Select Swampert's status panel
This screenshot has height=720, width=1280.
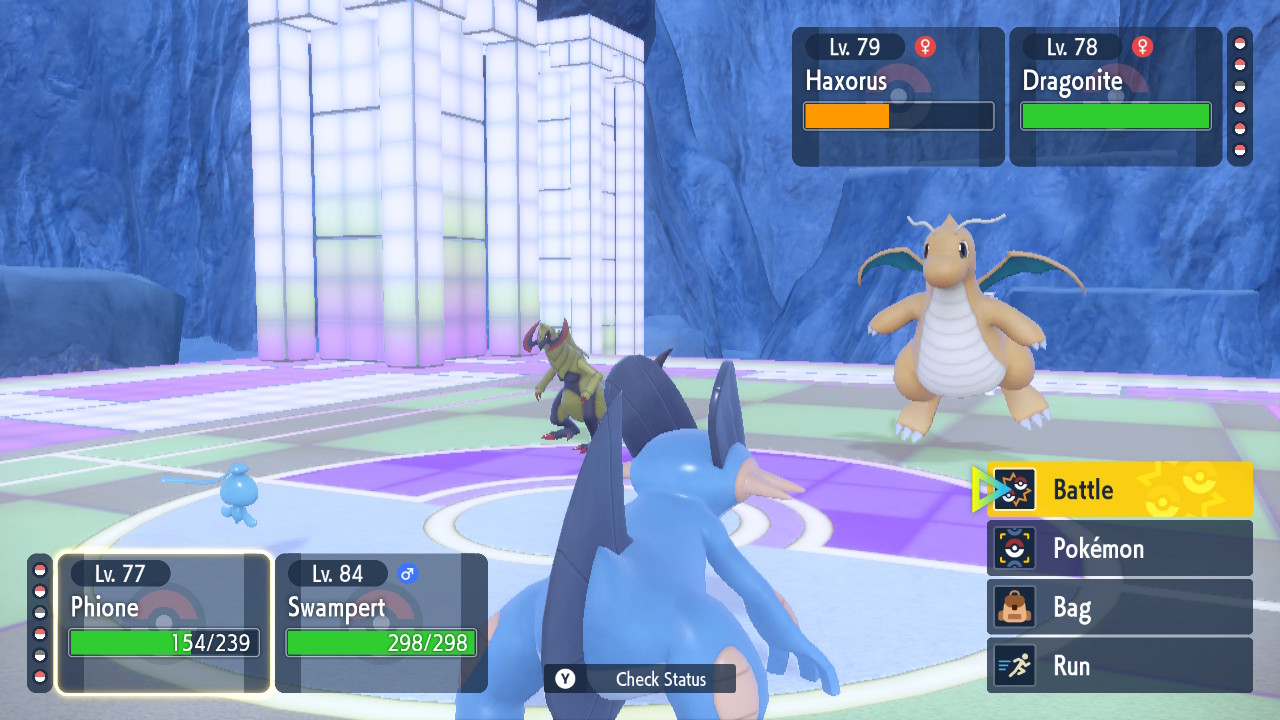(x=381, y=622)
